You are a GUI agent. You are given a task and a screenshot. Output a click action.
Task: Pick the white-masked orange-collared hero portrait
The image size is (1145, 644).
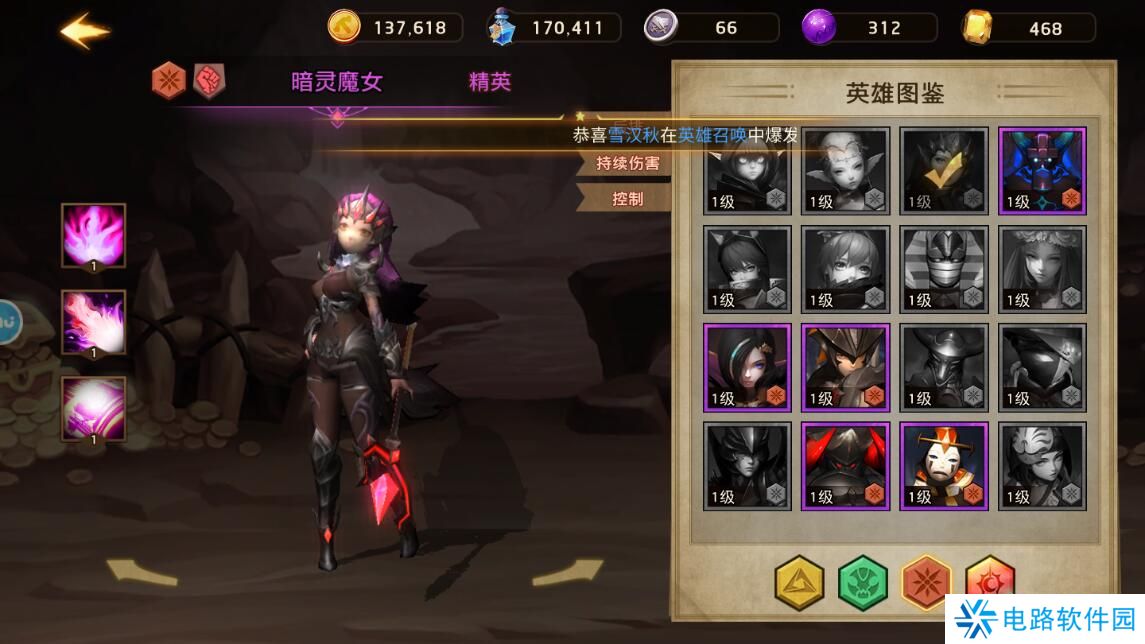(x=944, y=465)
